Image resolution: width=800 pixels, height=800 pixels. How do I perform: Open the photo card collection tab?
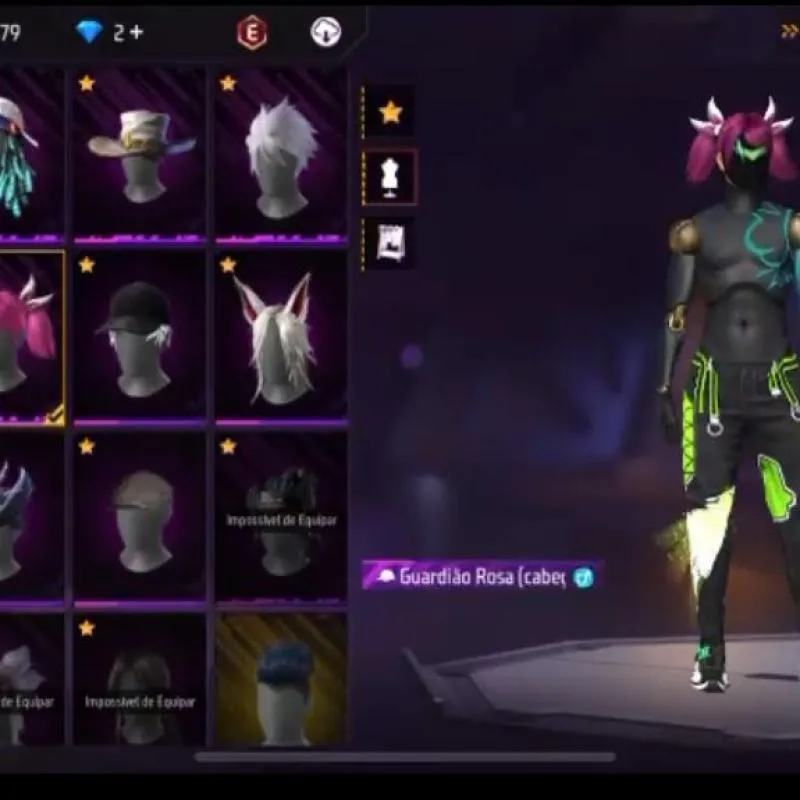tap(390, 242)
